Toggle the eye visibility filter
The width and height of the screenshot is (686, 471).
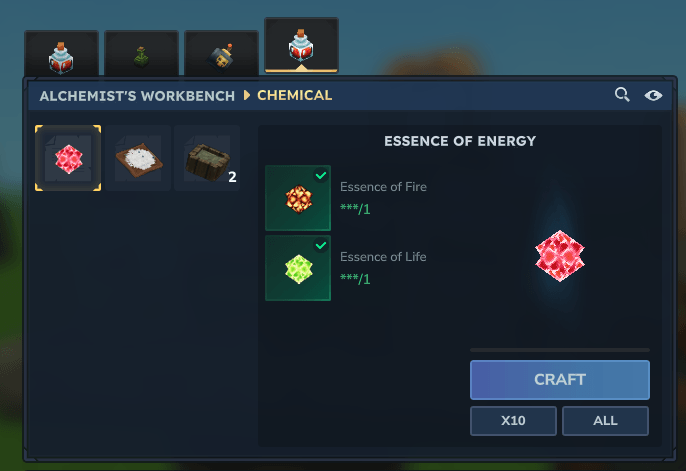click(x=654, y=95)
